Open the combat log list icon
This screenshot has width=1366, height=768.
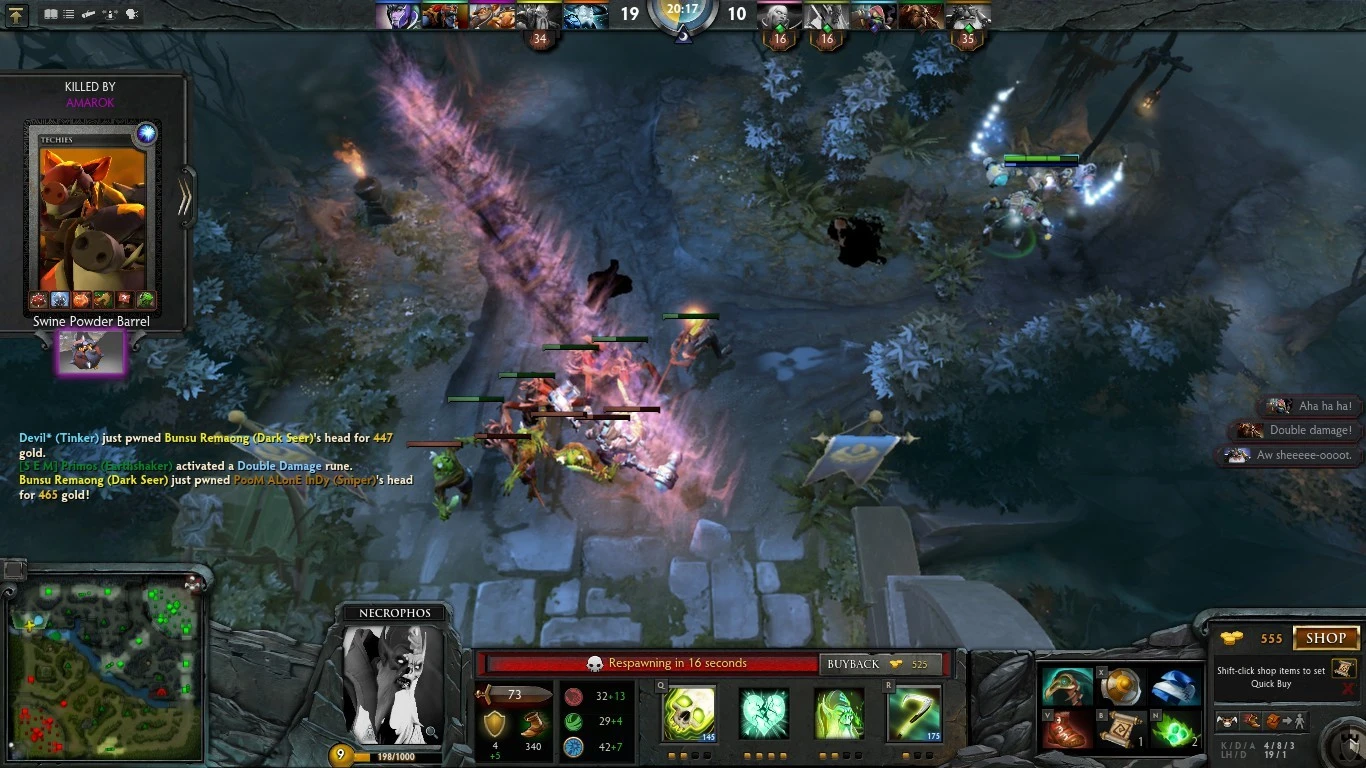pyautogui.click(x=68, y=14)
